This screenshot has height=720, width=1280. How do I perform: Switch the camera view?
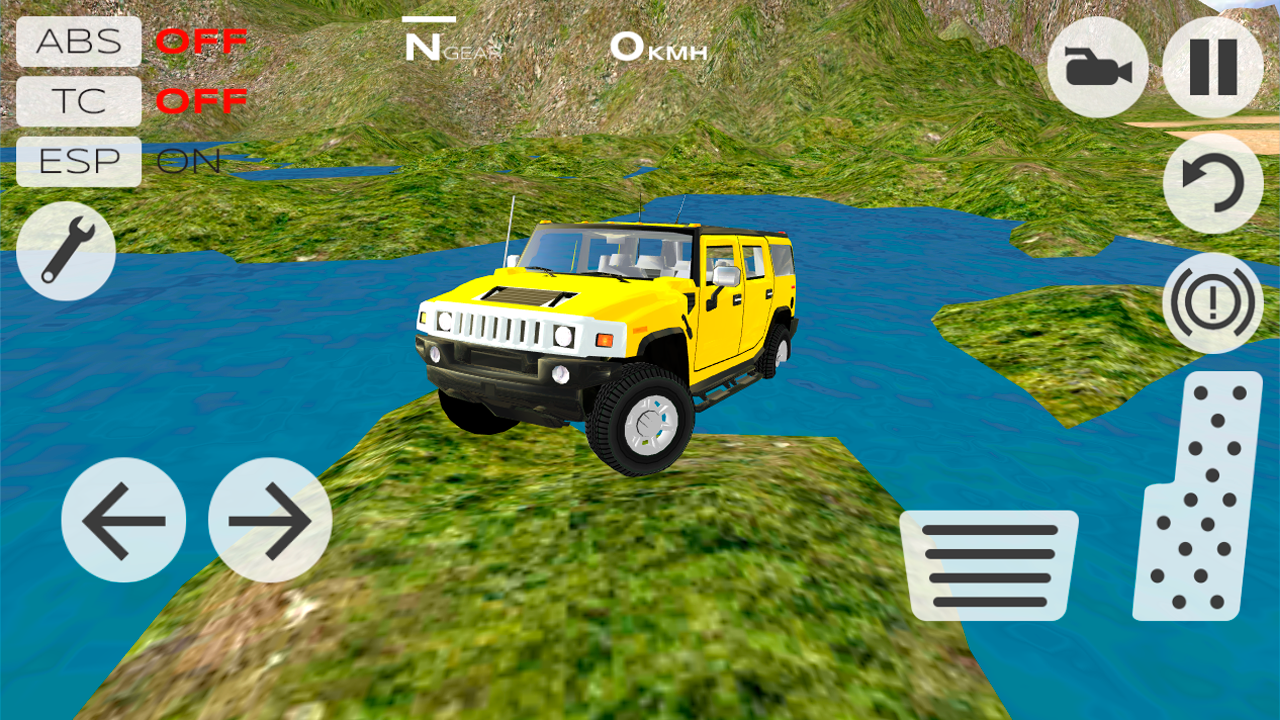click(x=1098, y=67)
